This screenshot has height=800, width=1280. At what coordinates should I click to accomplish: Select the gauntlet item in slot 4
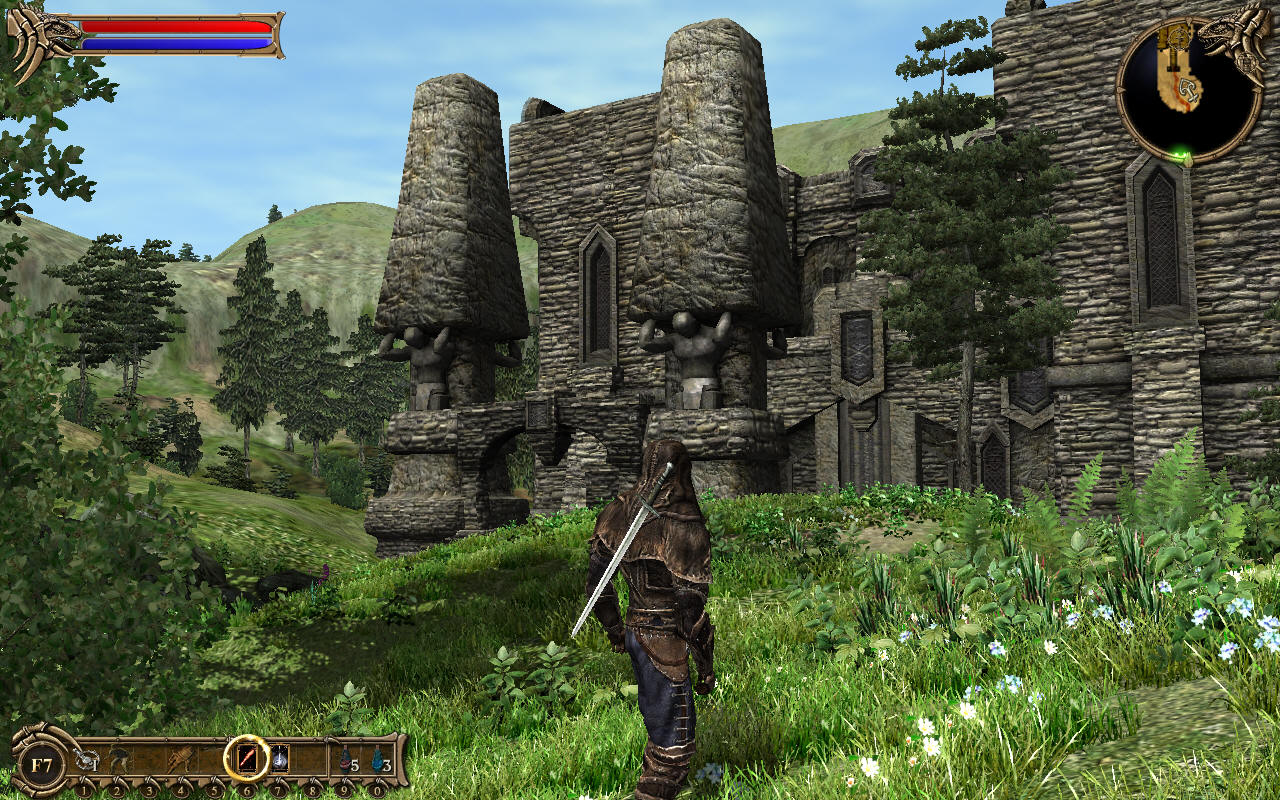coord(182,760)
